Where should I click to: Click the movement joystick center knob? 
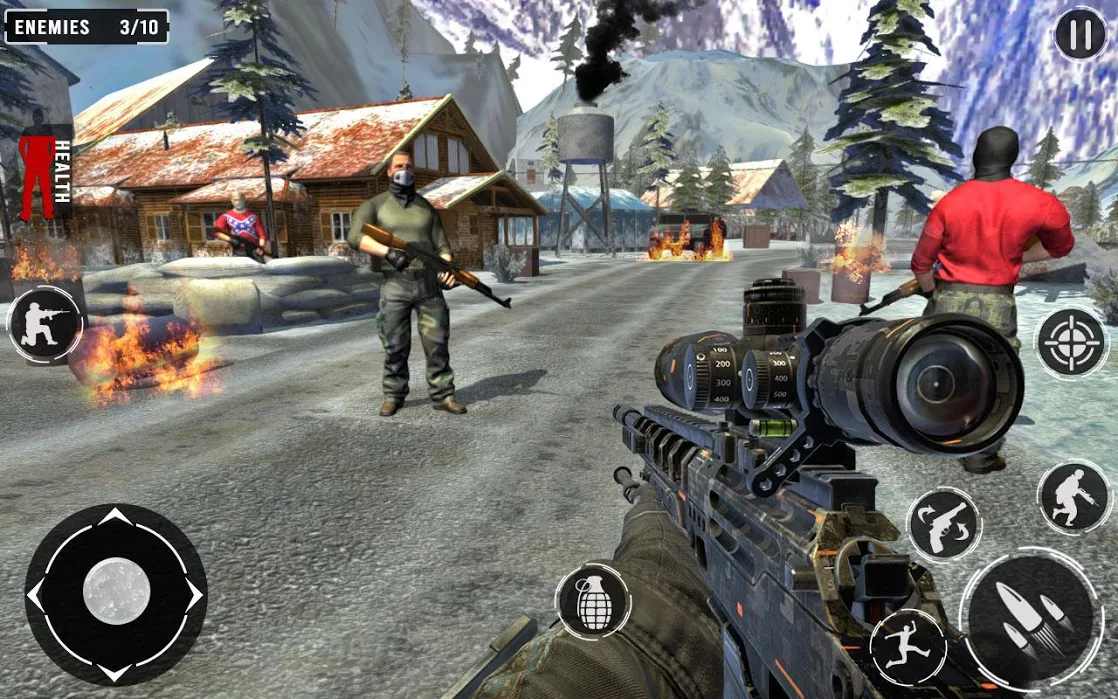(116, 592)
